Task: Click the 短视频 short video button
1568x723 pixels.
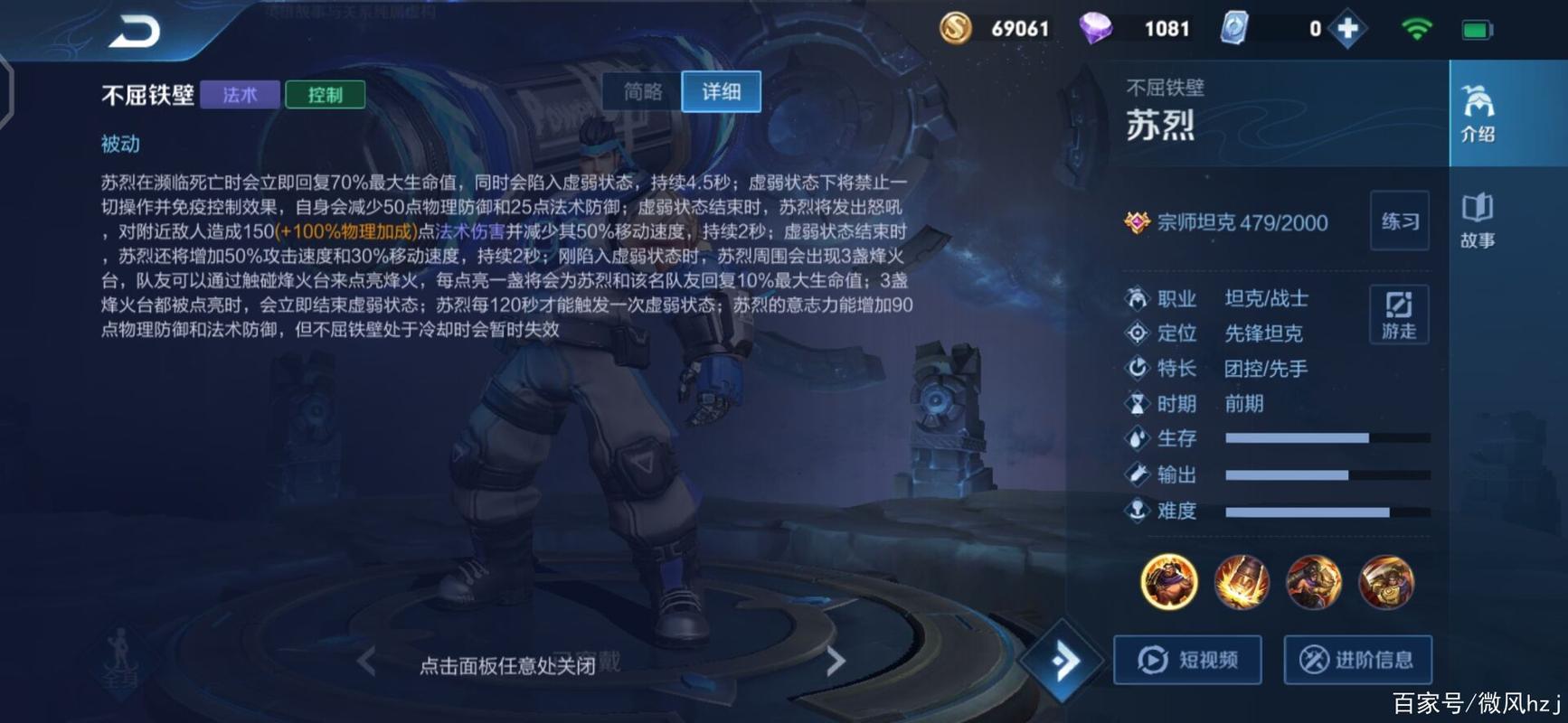Action: [x=1187, y=660]
